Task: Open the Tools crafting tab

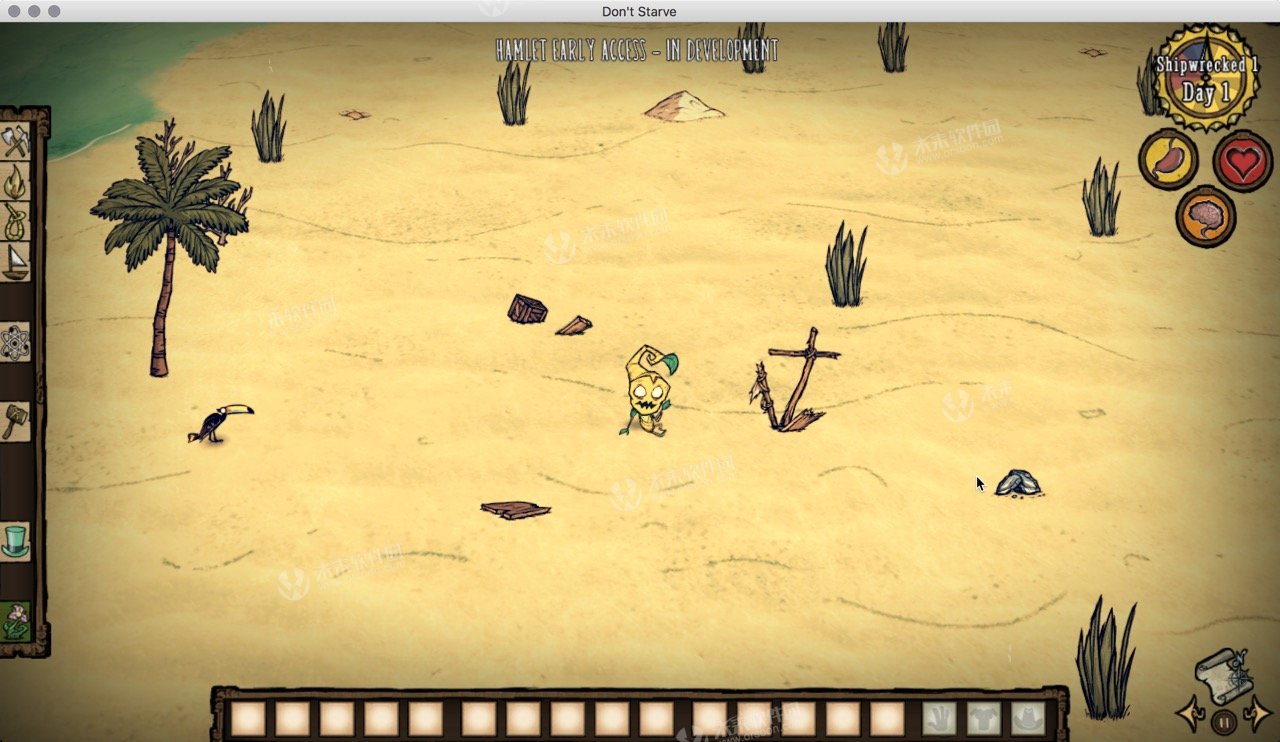Action: point(16,142)
